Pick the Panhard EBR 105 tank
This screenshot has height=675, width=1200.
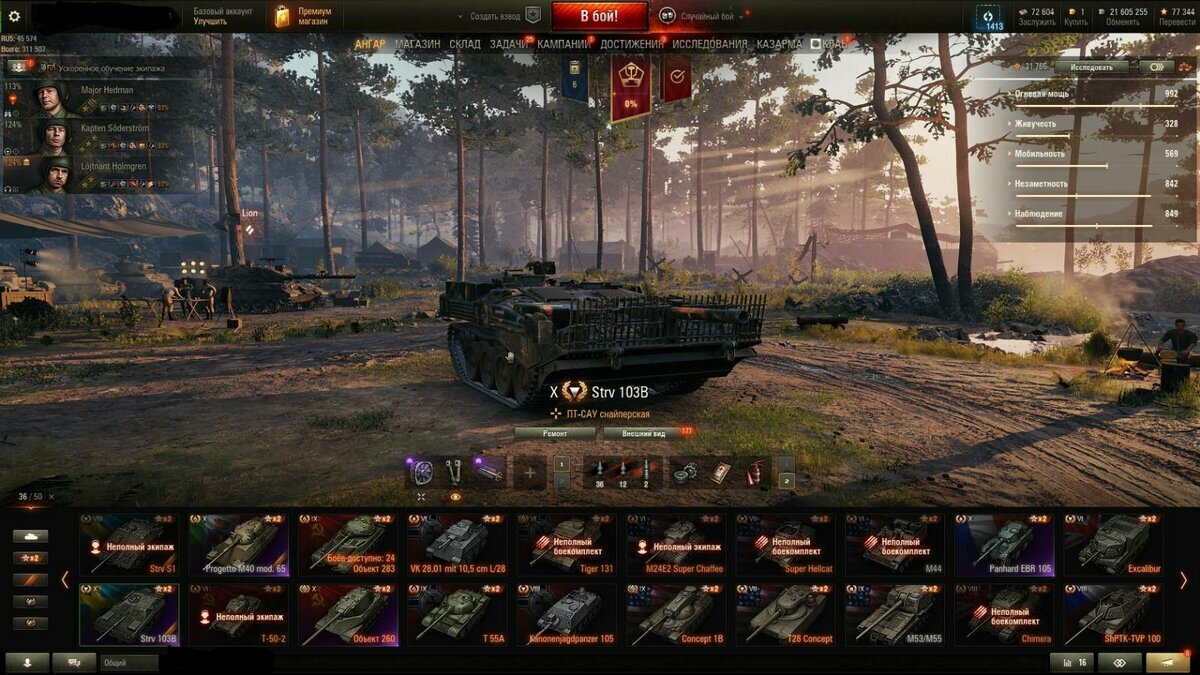1003,544
